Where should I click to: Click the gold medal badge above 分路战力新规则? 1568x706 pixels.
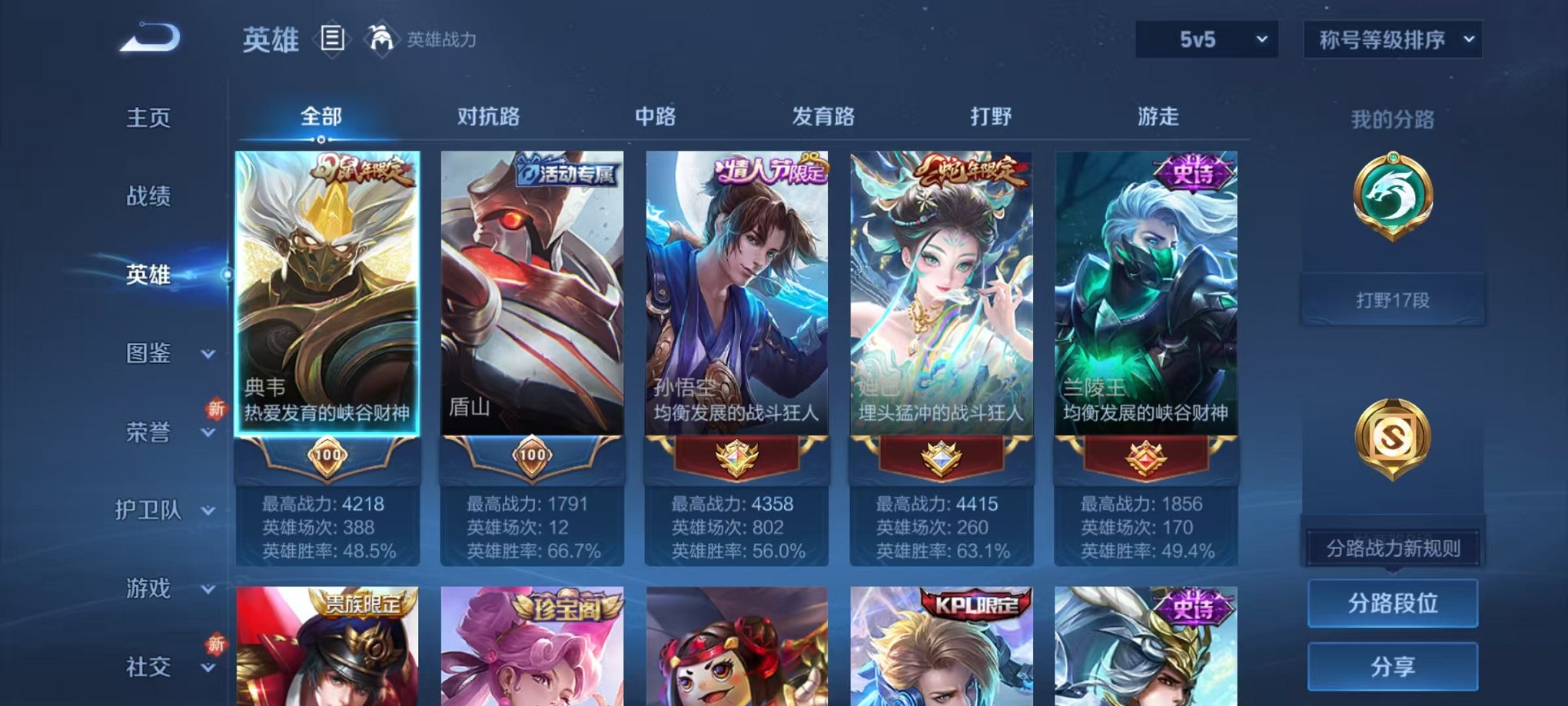click(1391, 435)
